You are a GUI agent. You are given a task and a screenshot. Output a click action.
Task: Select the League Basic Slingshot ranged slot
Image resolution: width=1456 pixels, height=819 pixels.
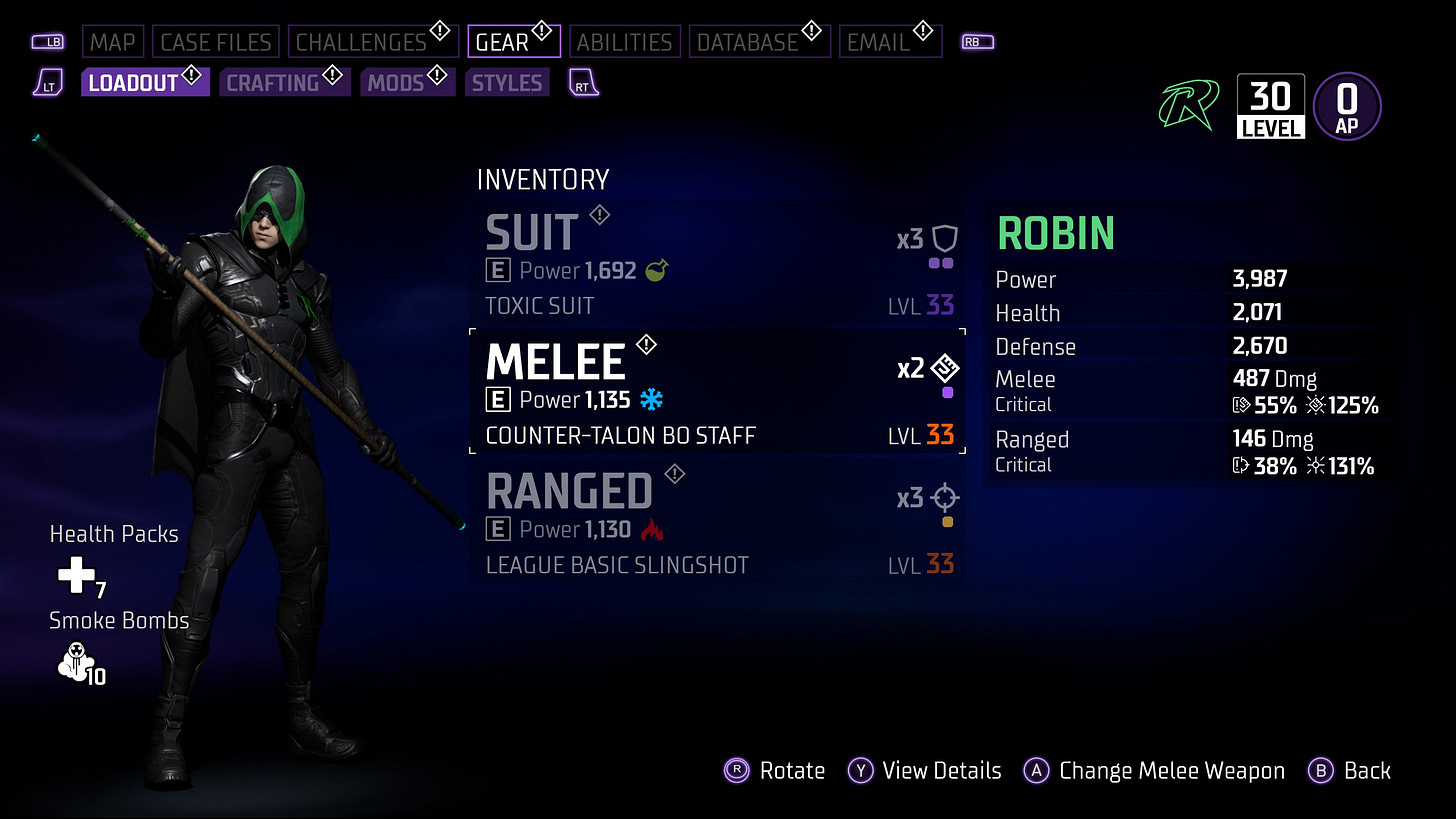[717, 521]
